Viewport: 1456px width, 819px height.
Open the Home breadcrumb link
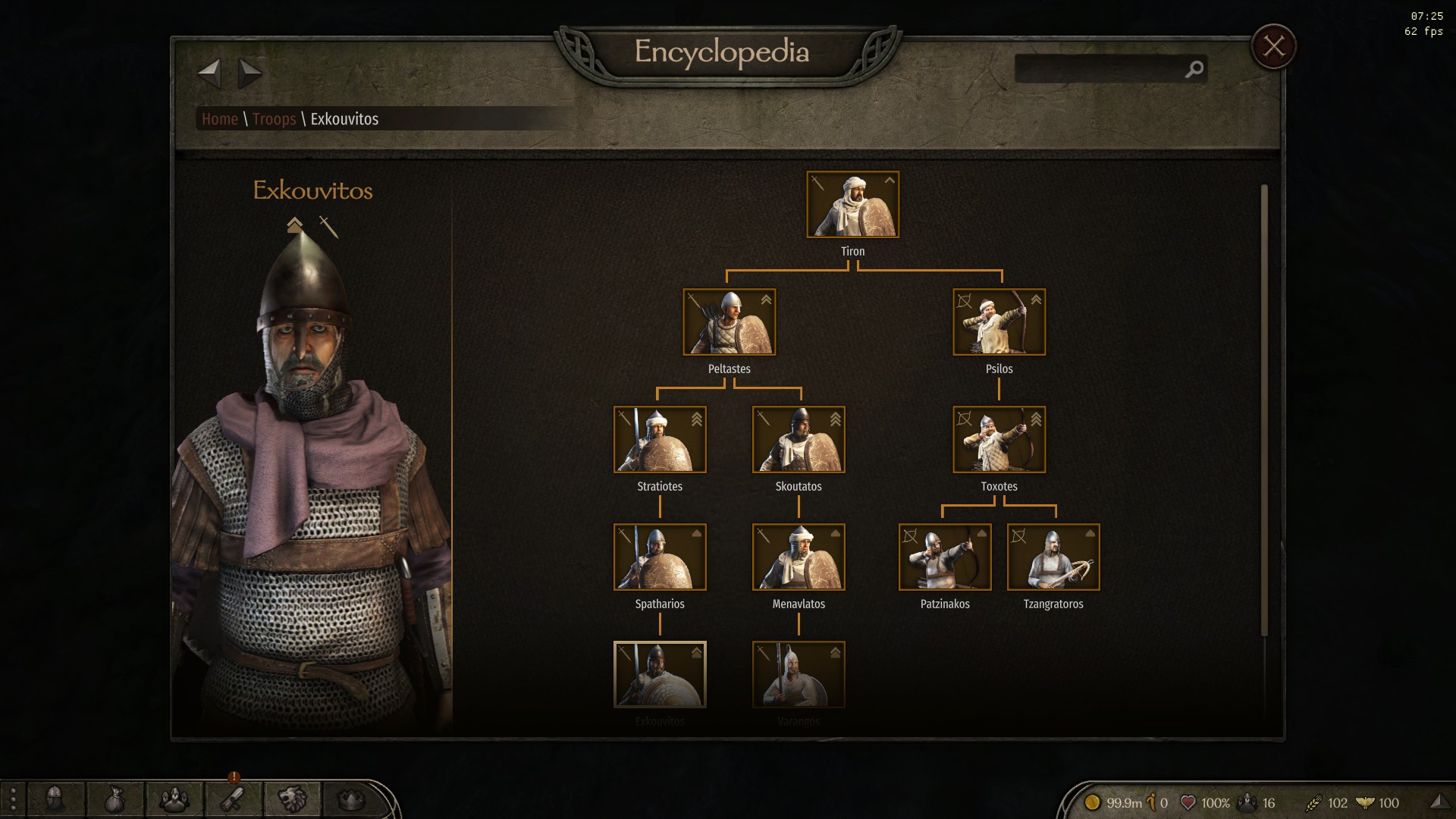click(220, 119)
